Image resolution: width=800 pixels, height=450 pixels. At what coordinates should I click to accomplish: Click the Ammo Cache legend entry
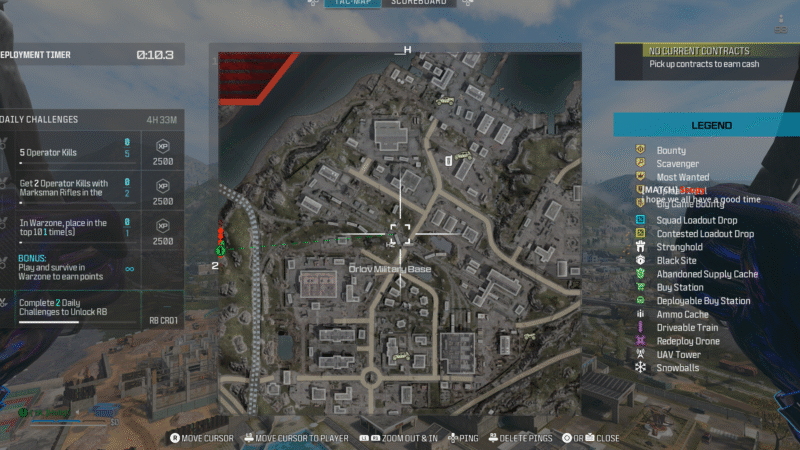click(x=682, y=314)
